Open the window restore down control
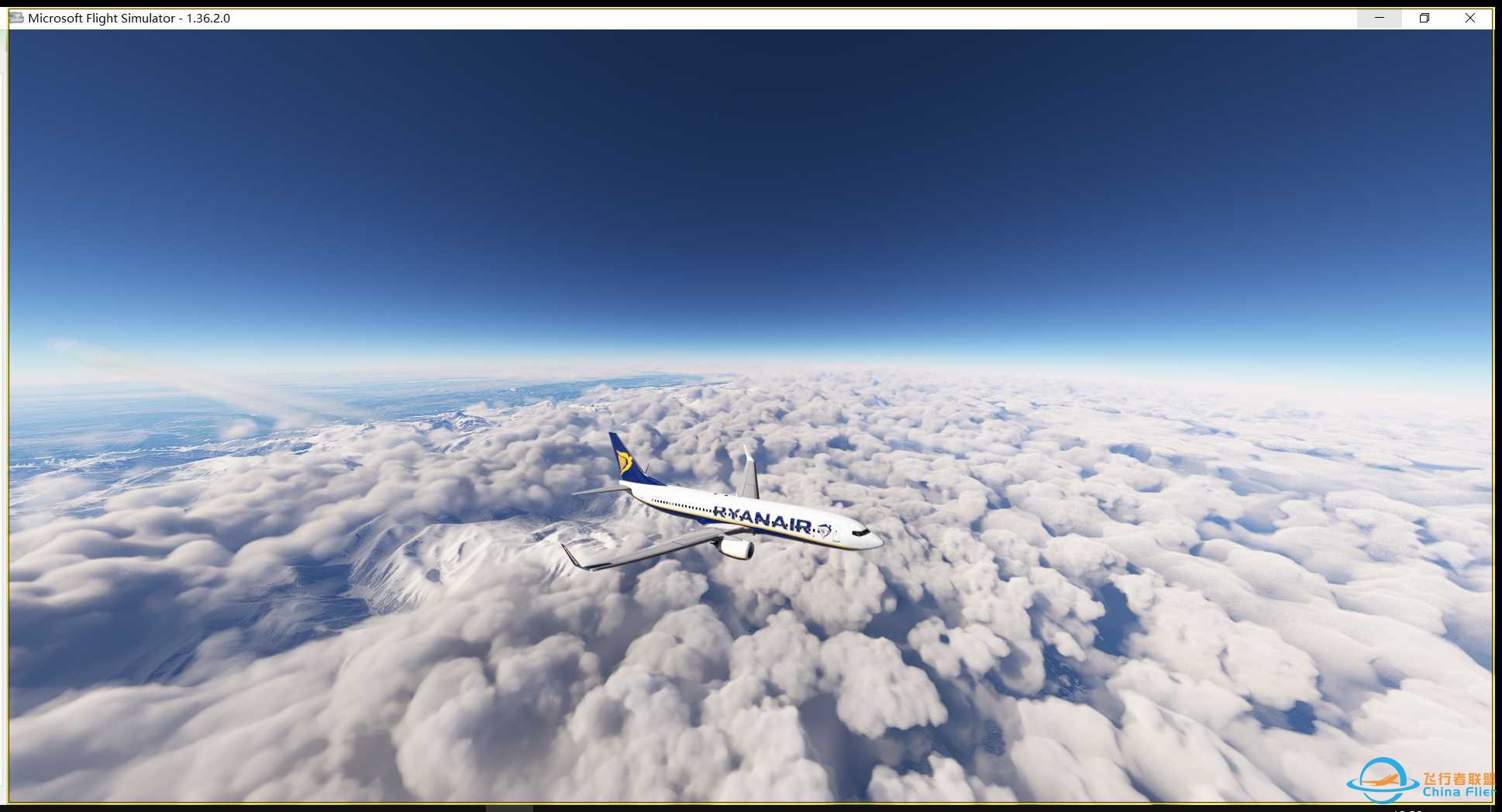This screenshot has height=812, width=1502. (x=1424, y=17)
